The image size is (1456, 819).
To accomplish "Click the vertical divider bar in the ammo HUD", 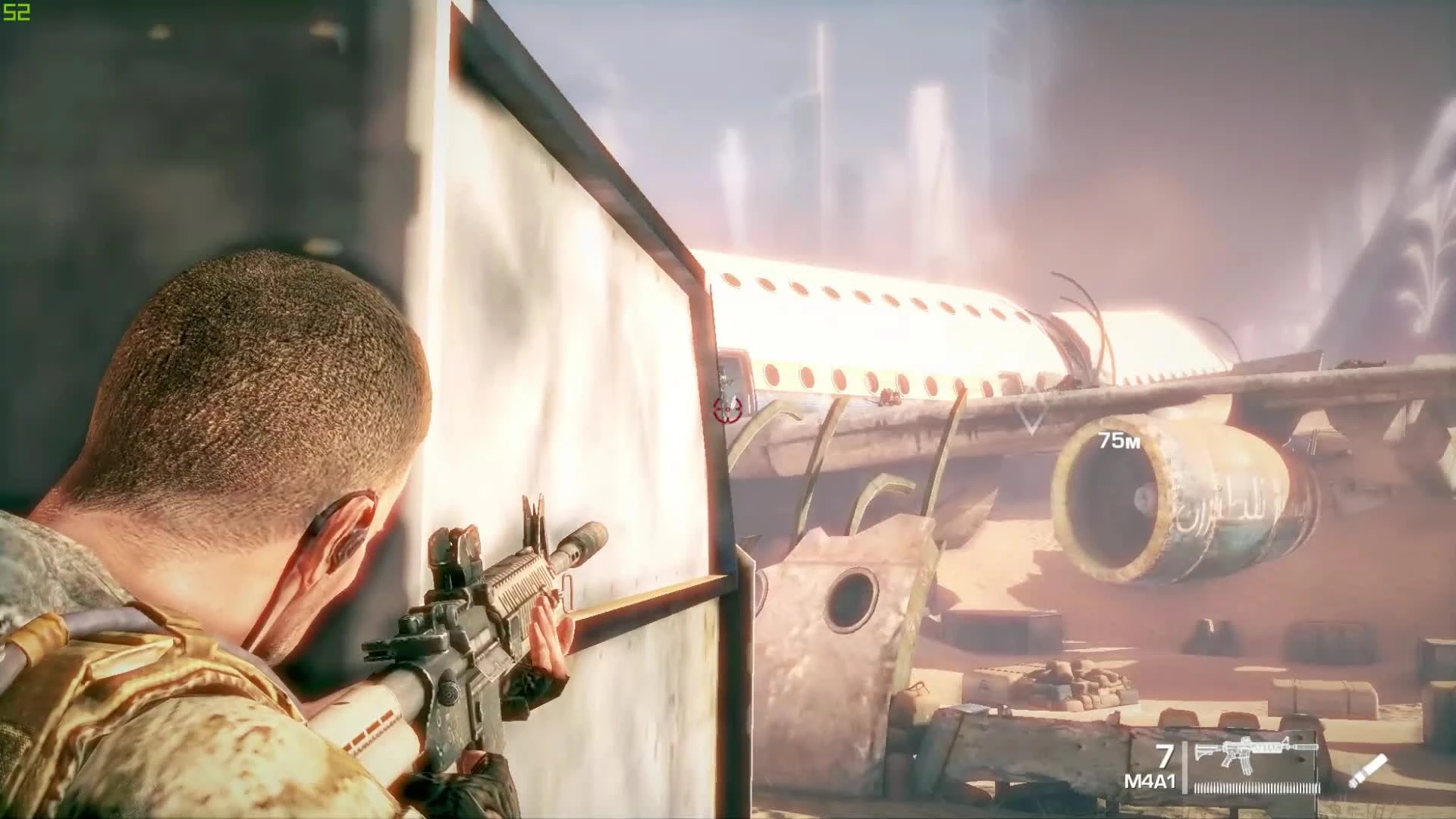I will 1184,767.
